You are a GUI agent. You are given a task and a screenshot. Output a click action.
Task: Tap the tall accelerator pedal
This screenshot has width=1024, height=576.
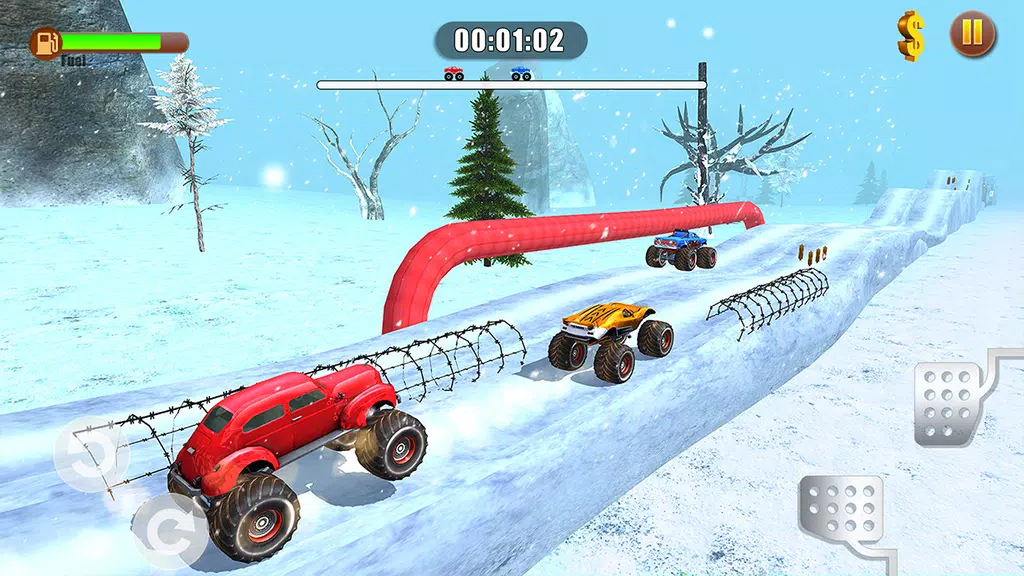pos(947,402)
